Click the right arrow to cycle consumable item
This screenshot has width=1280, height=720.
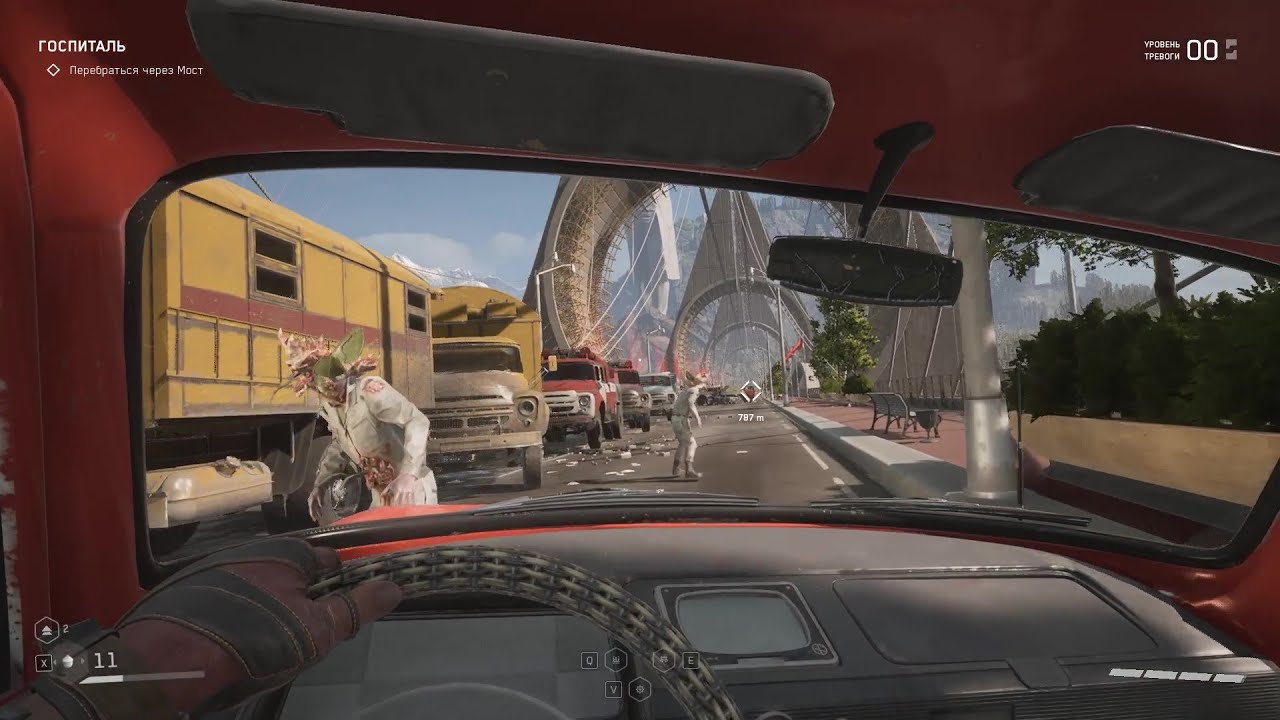point(83,661)
